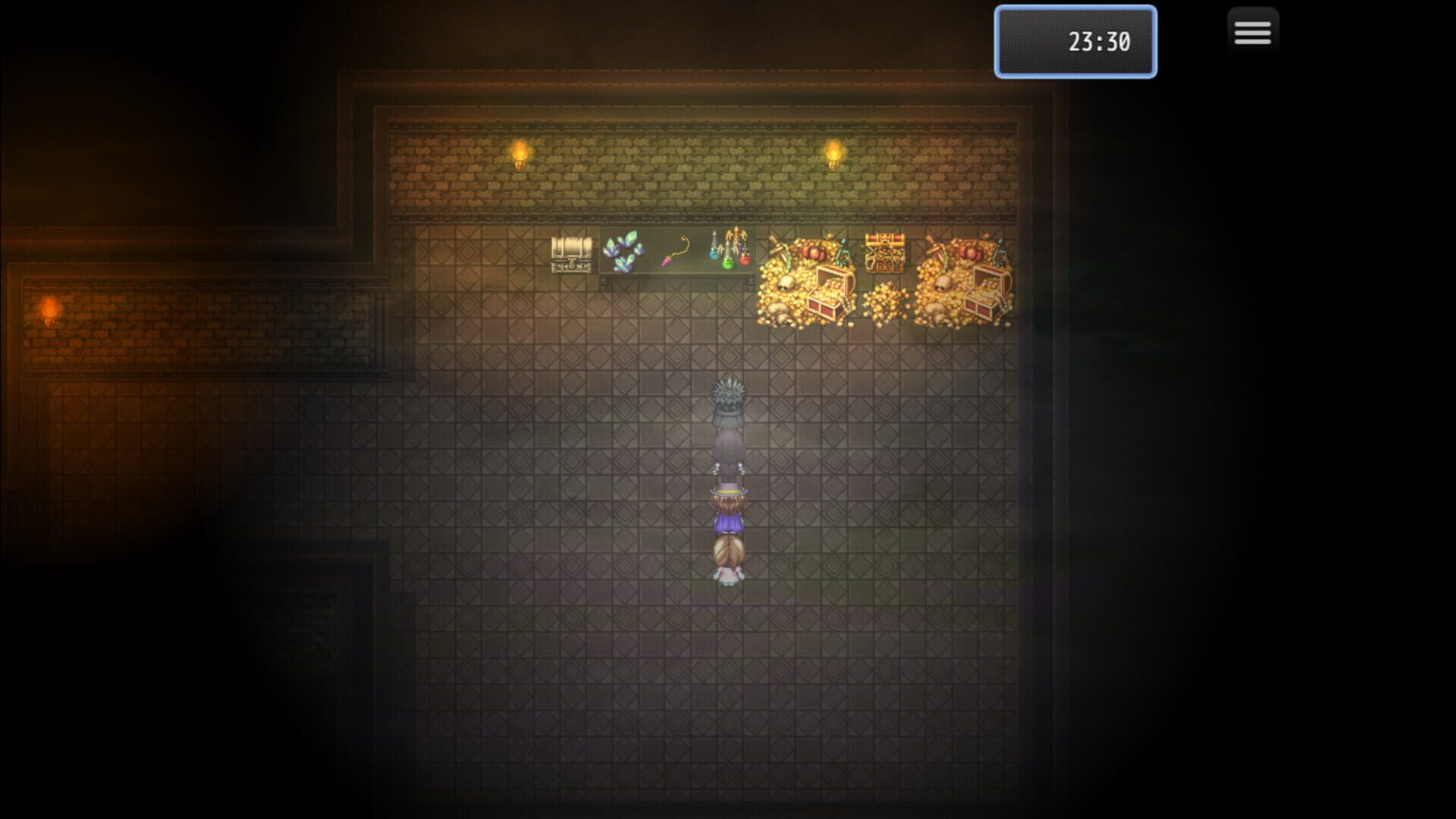Click the 23:30 clock display
Image resolution: width=1456 pixels, height=819 pixels.
click(x=1075, y=42)
